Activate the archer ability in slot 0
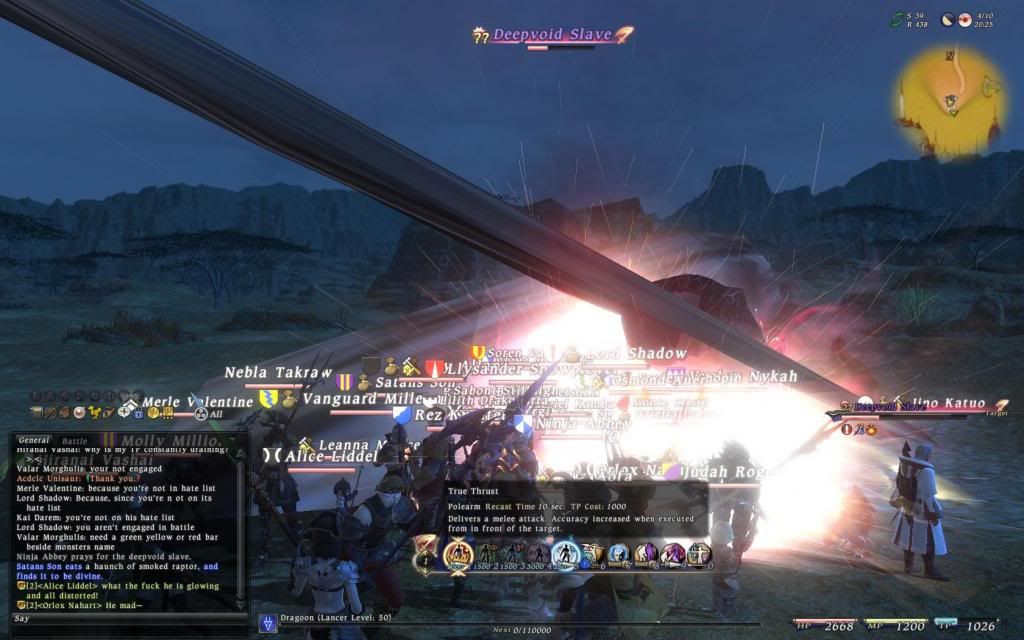The image size is (1024, 640). [x=699, y=552]
